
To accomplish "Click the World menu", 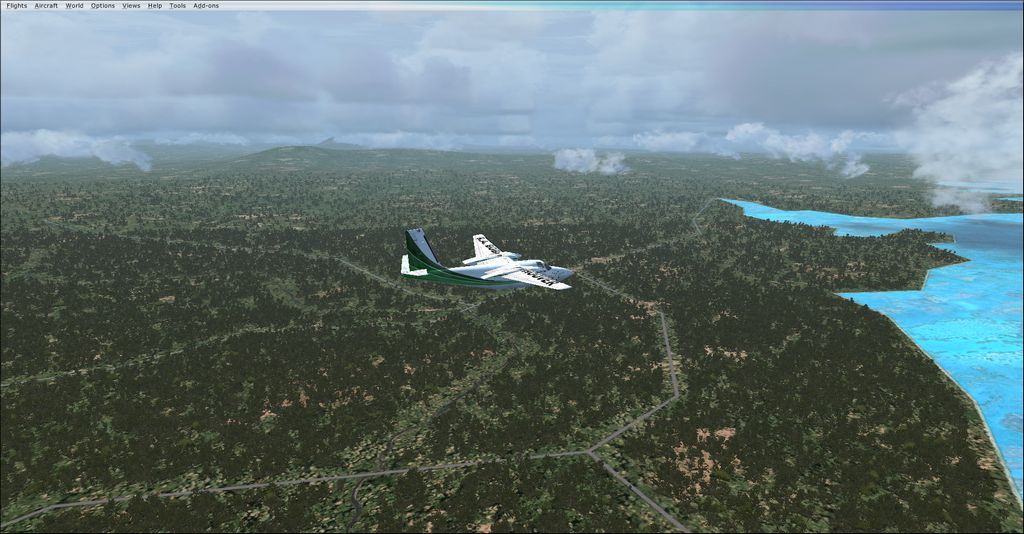I will coord(74,5).
